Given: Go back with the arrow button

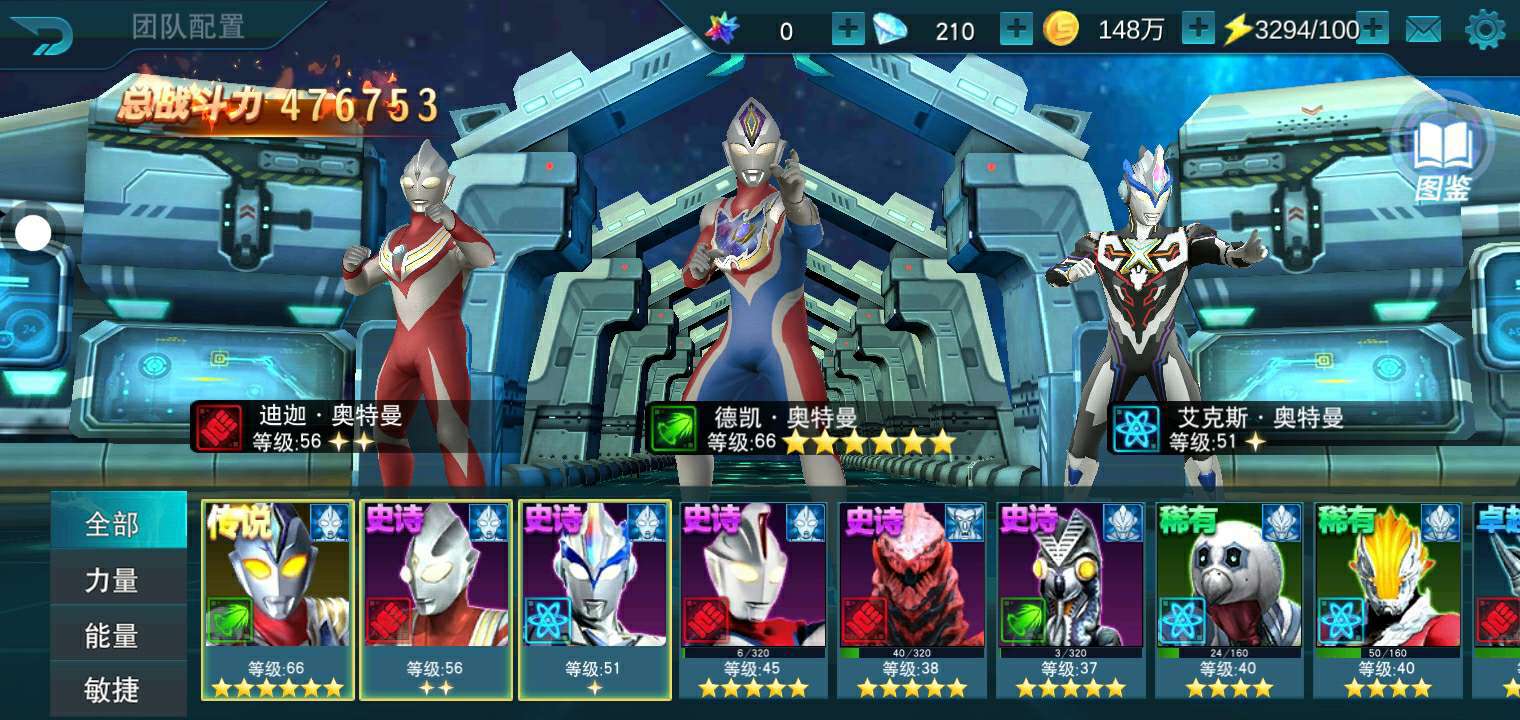Looking at the screenshot, I should click(x=43, y=35).
